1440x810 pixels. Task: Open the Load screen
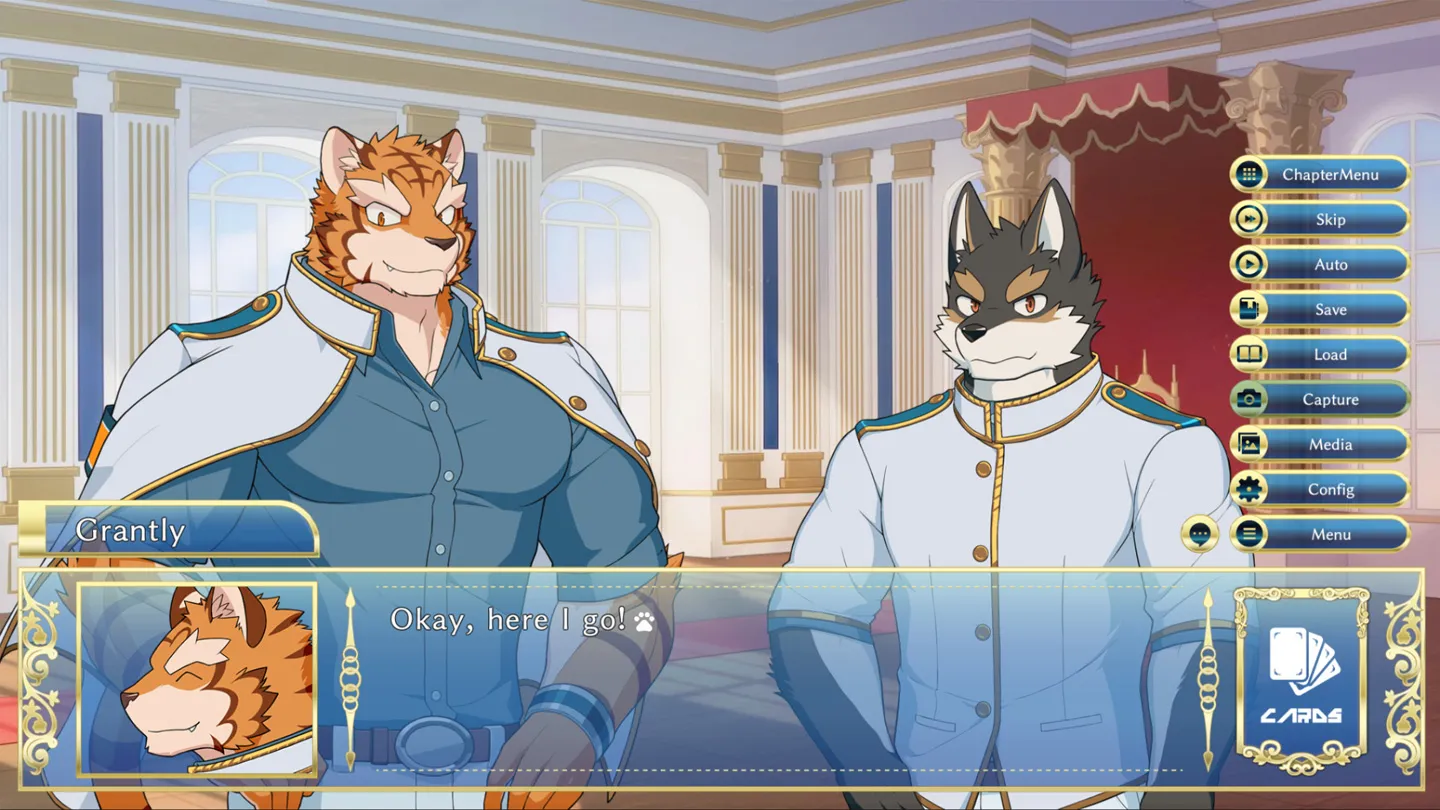(x=1330, y=354)
